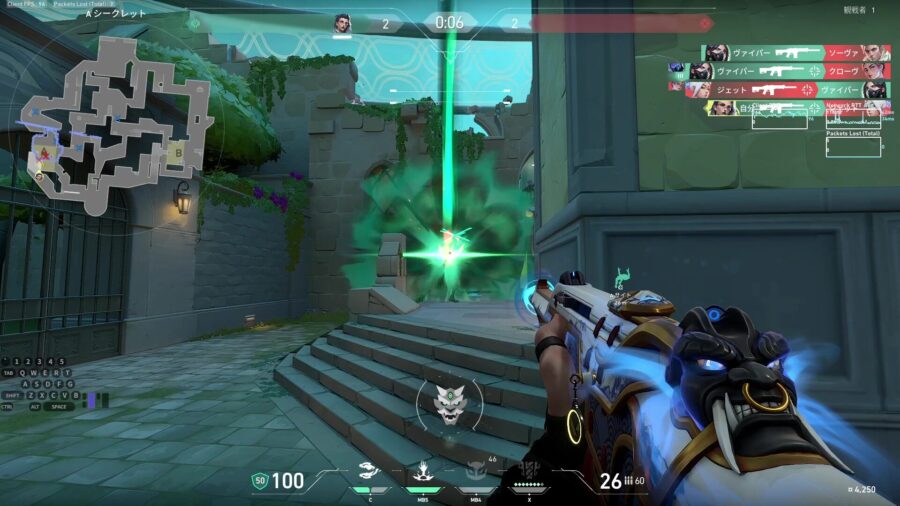
Task: Trigger the X ultimate ability icon
Action: point(530,475)
